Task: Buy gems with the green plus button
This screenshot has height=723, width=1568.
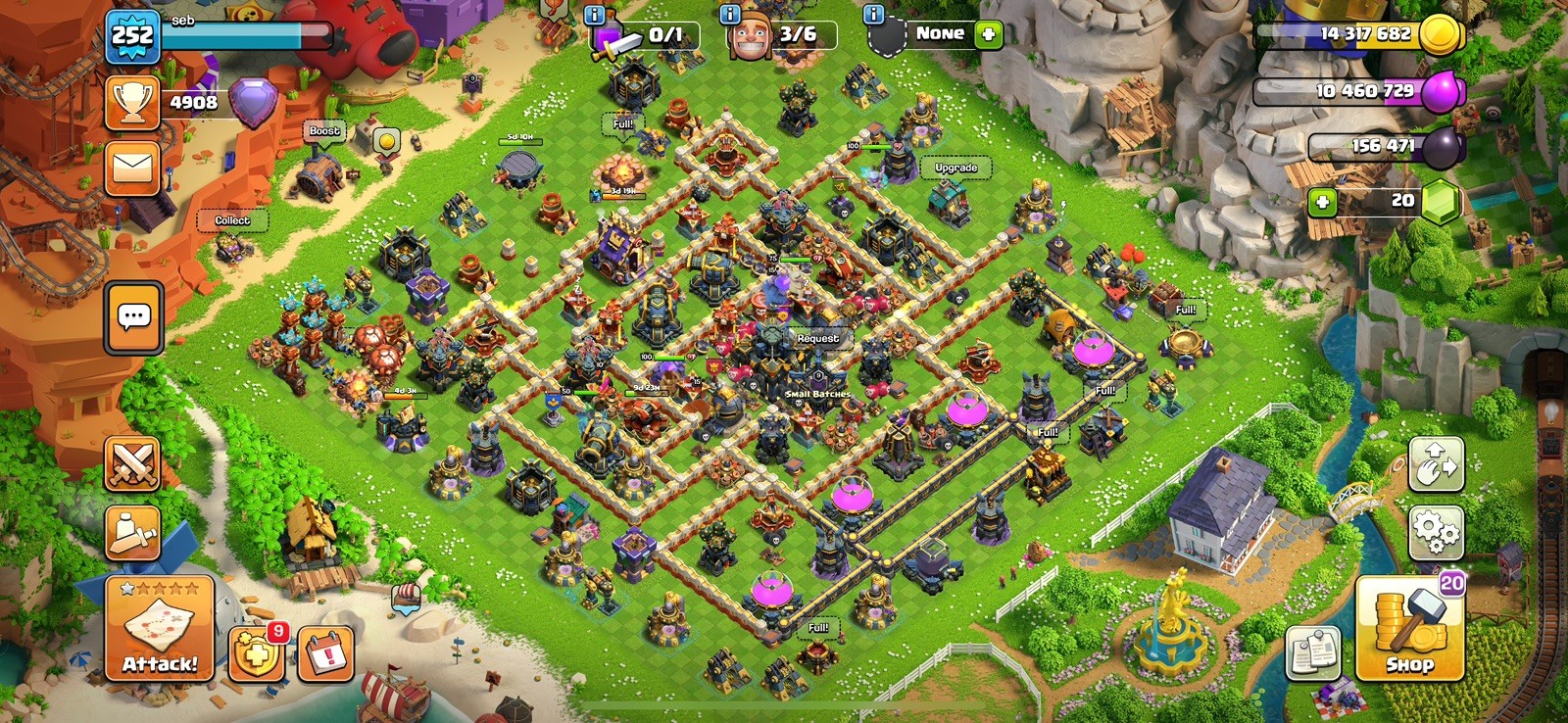Action: [1322, 202]
